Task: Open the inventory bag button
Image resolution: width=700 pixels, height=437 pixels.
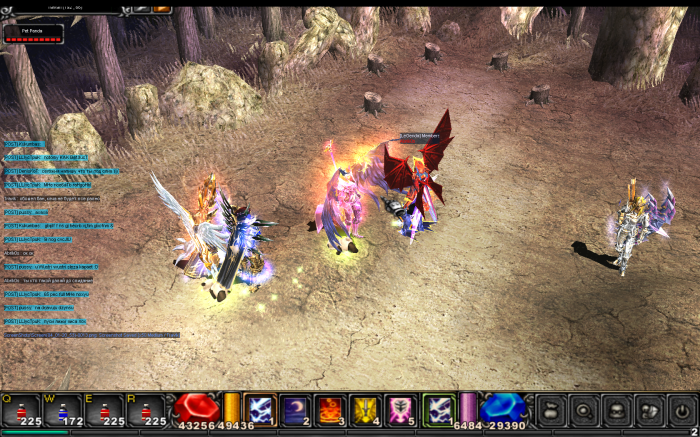Action: point(552,410)
